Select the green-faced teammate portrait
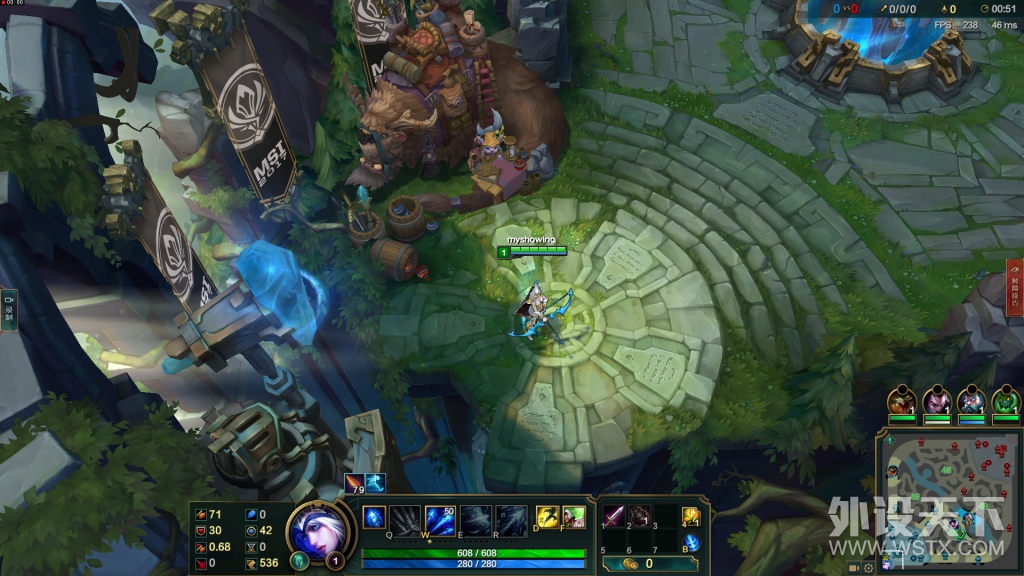The height and width of the screenshot is (576, 1024). point(1006,401)
